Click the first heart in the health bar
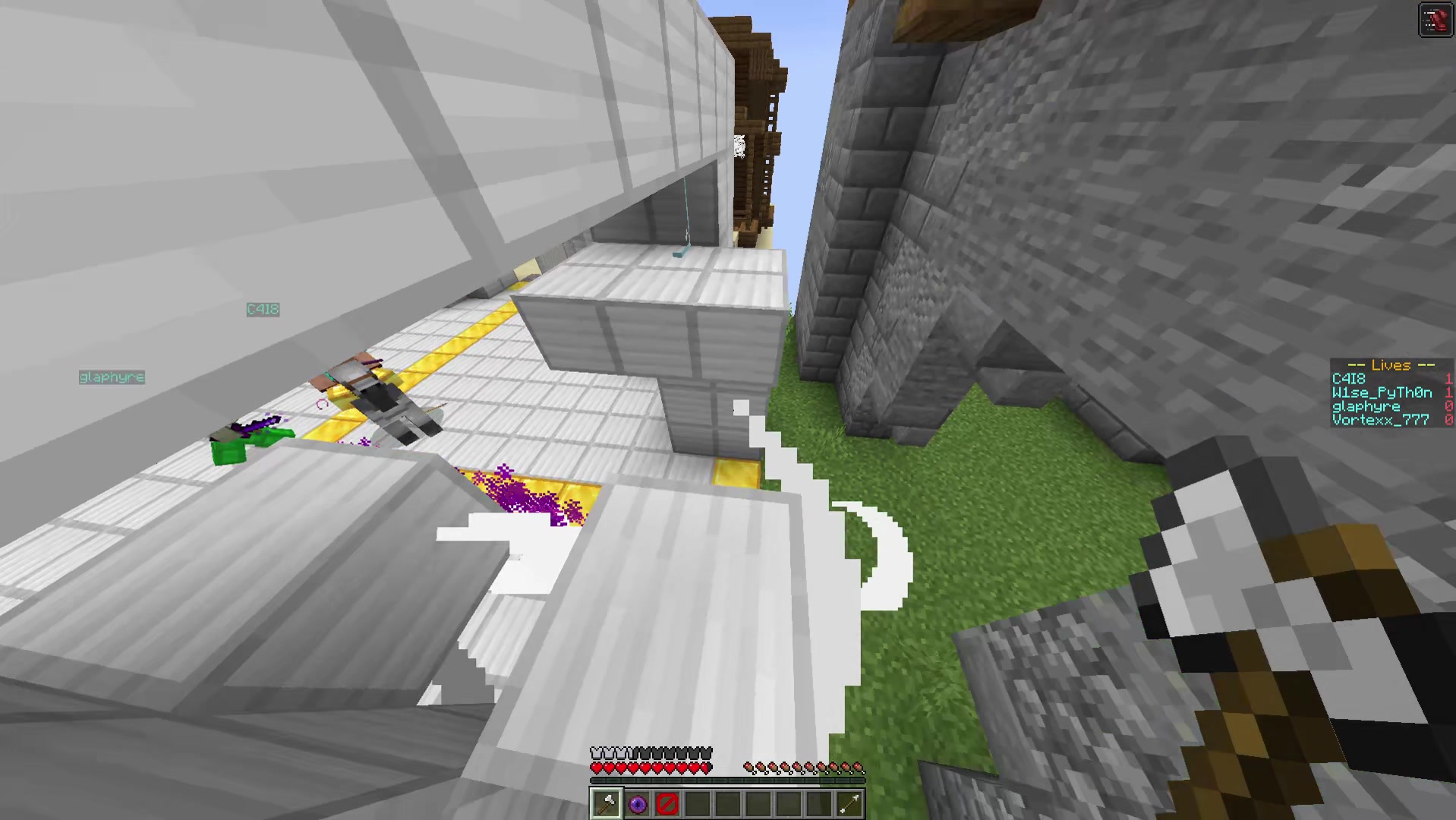 (x=596, y=766)
